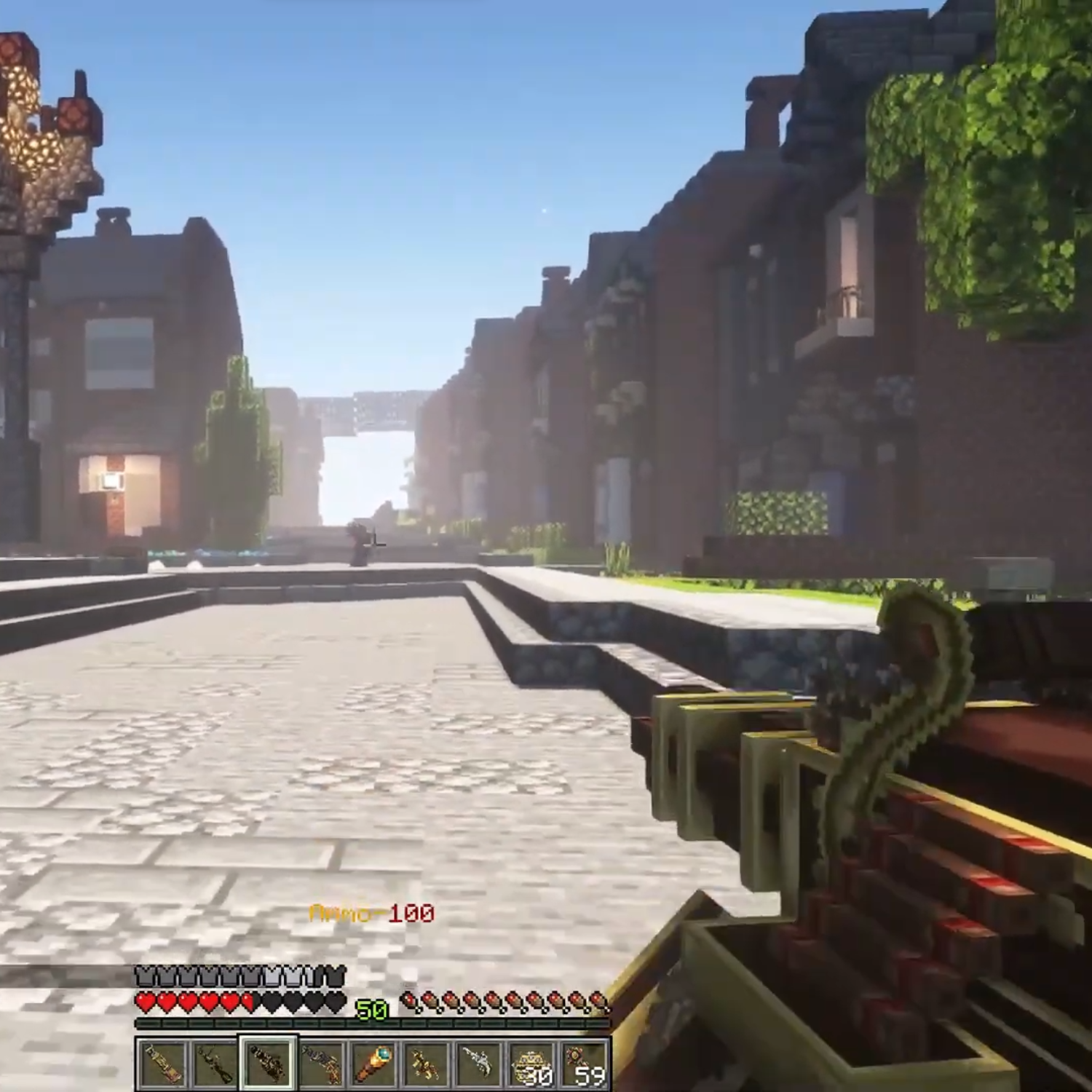Select the dark sniper rifle in slot two
This screenshot has width=1092, height=1092.
pos(216,1069)
